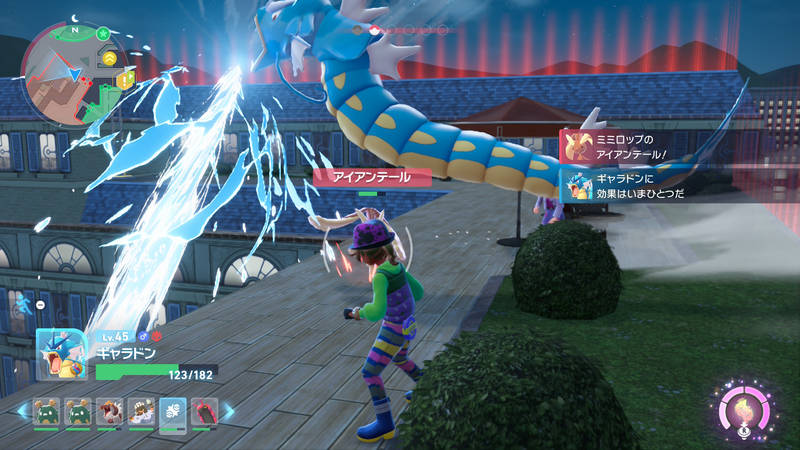Screen dimensions: 800x450
Task: Click the Gyarados portrait panel
Action: (x=61, y=355)
